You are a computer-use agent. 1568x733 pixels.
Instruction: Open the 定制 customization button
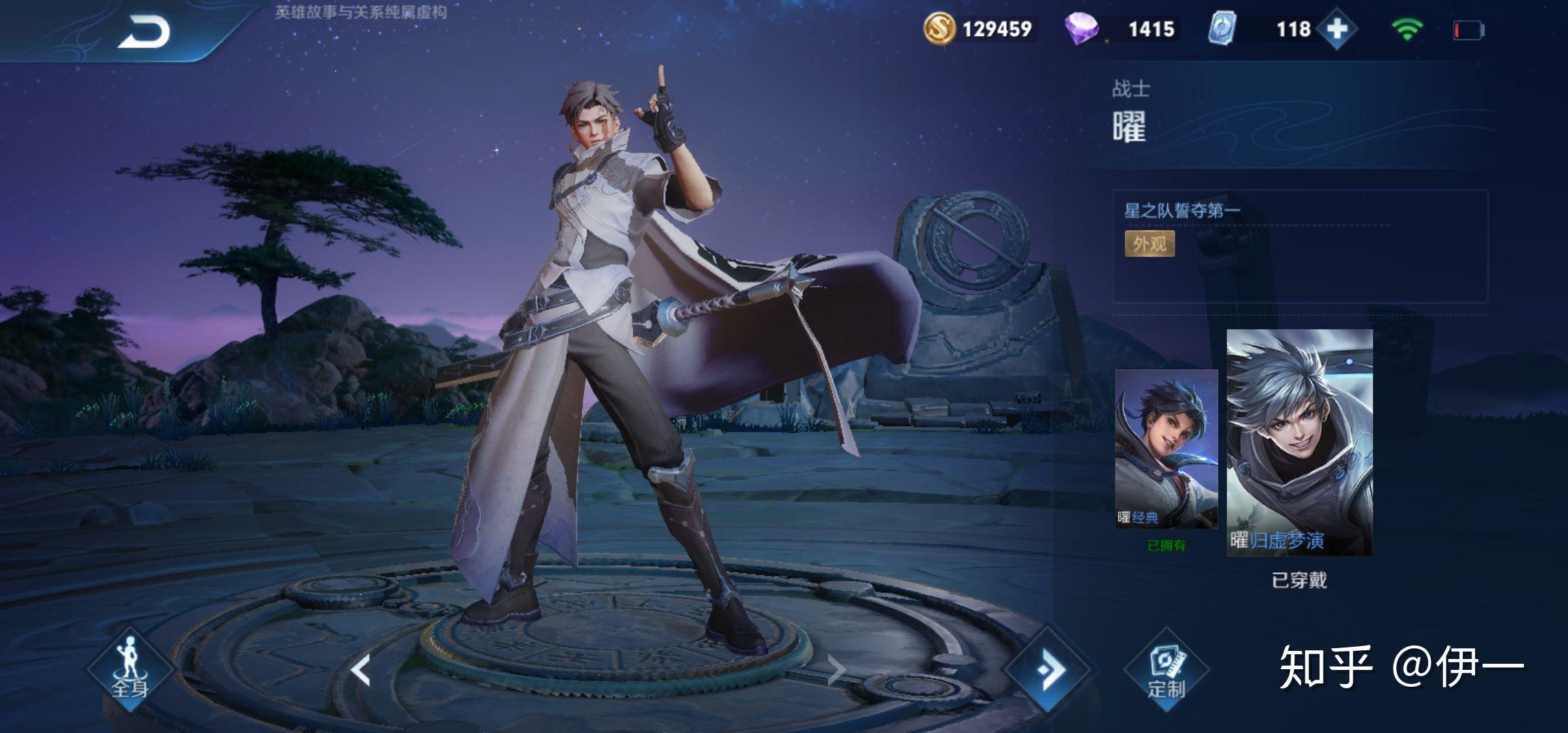click(1166, 671)
